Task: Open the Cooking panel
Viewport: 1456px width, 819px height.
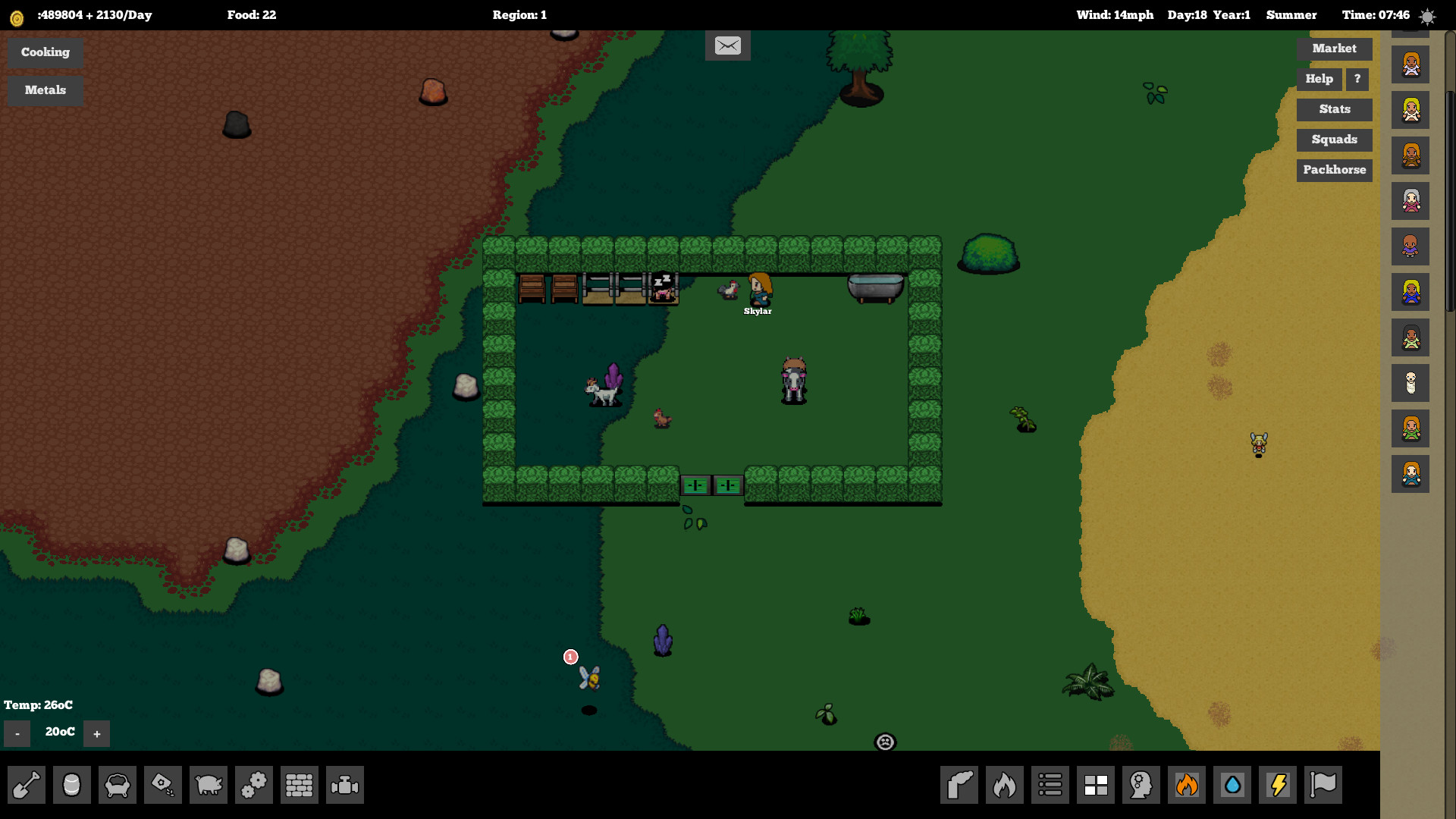Action: click(45, 52)
